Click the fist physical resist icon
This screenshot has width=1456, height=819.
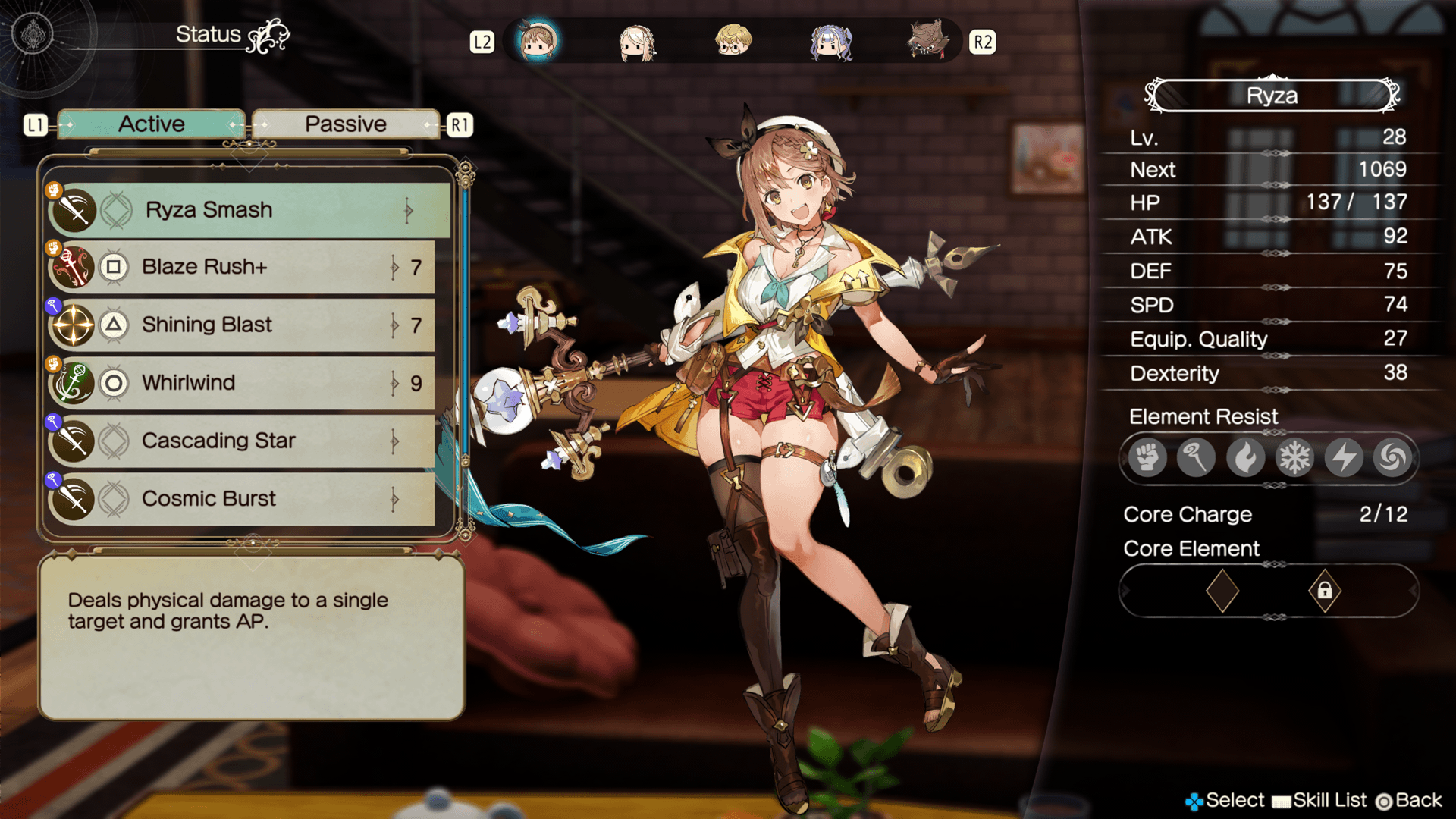point(1147,458)
